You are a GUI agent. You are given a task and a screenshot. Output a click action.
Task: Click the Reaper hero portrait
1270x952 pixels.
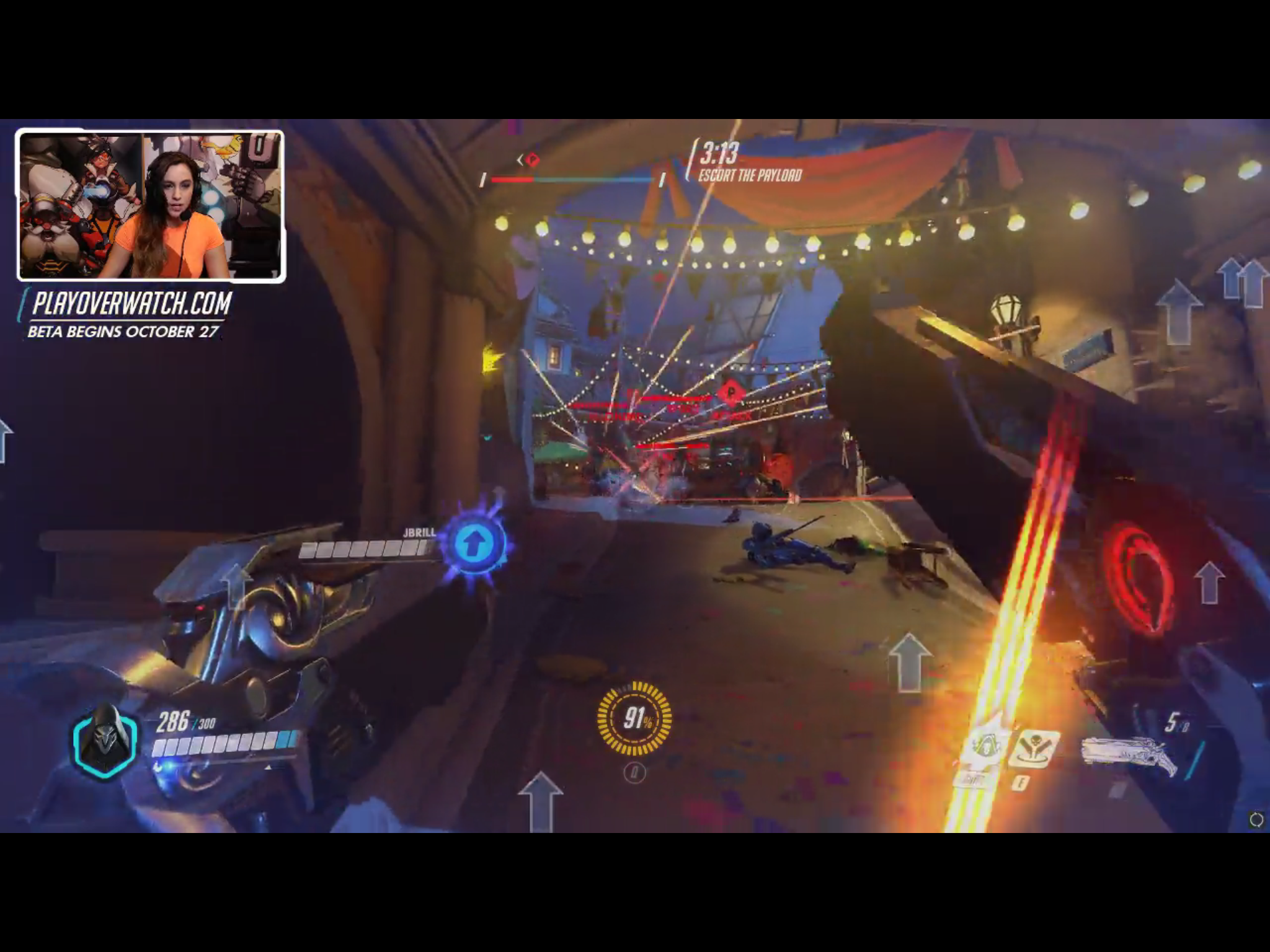click(x=104, y=741)
